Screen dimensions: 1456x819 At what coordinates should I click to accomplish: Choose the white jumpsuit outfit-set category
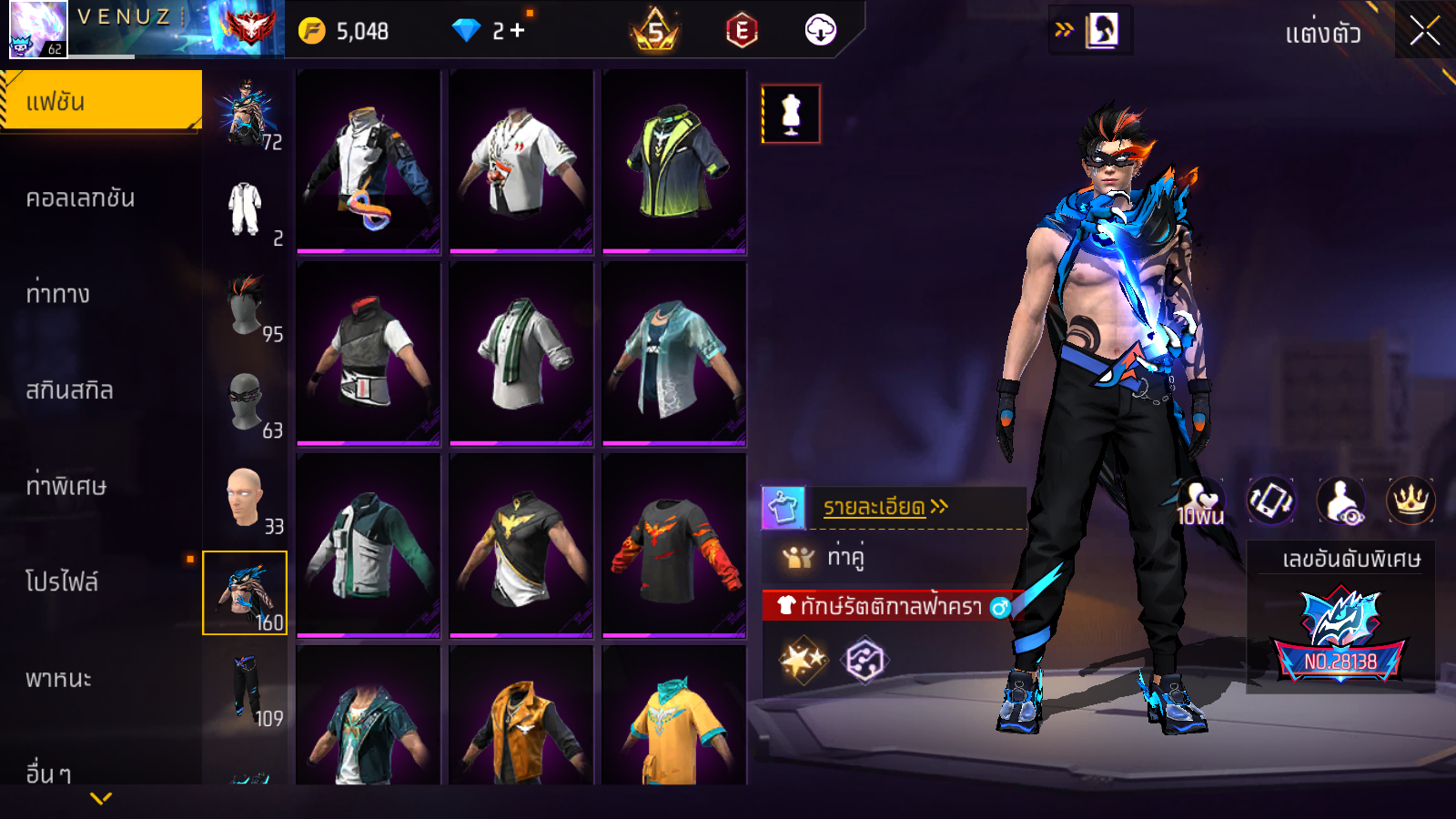click(x=245, y=209)
